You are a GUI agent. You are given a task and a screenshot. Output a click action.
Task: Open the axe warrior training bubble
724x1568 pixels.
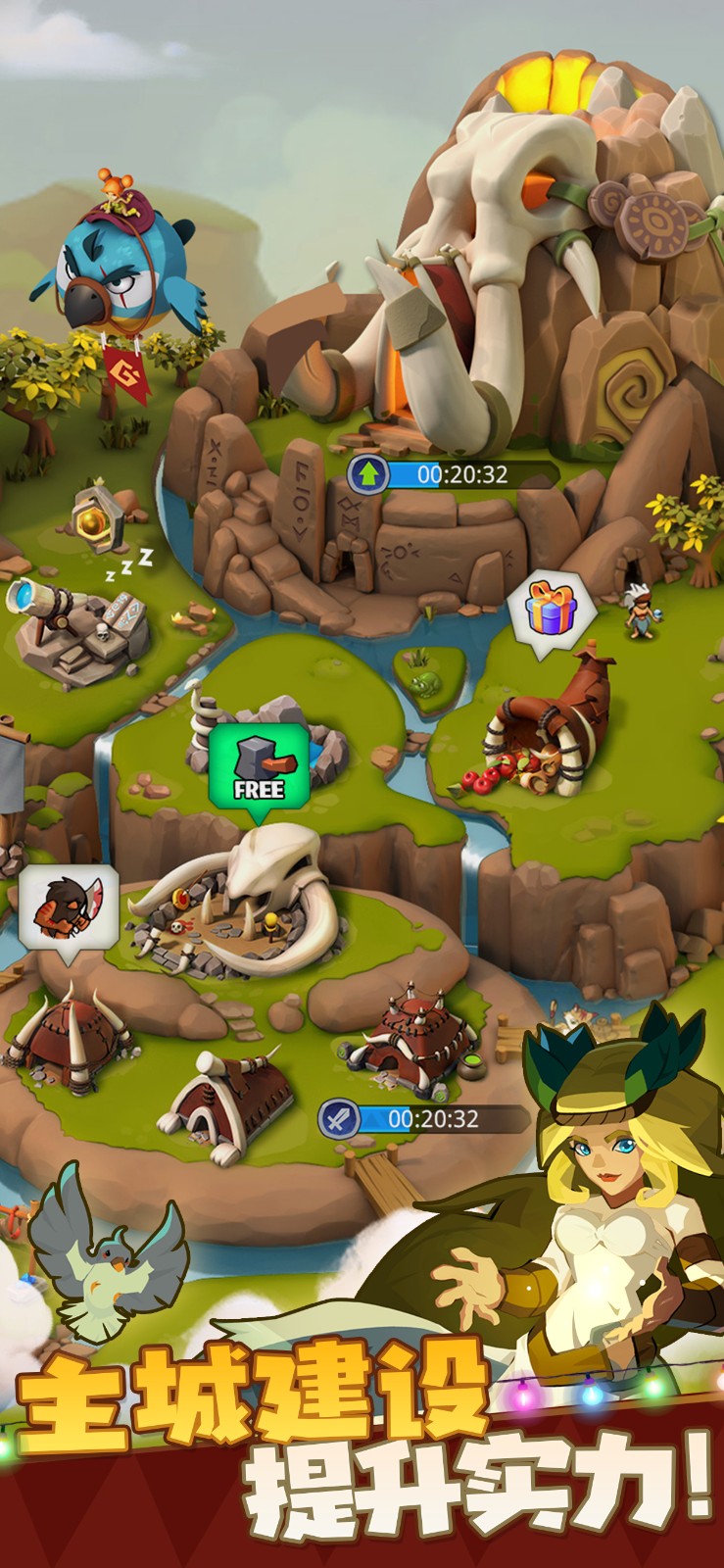tap(69, 907)
